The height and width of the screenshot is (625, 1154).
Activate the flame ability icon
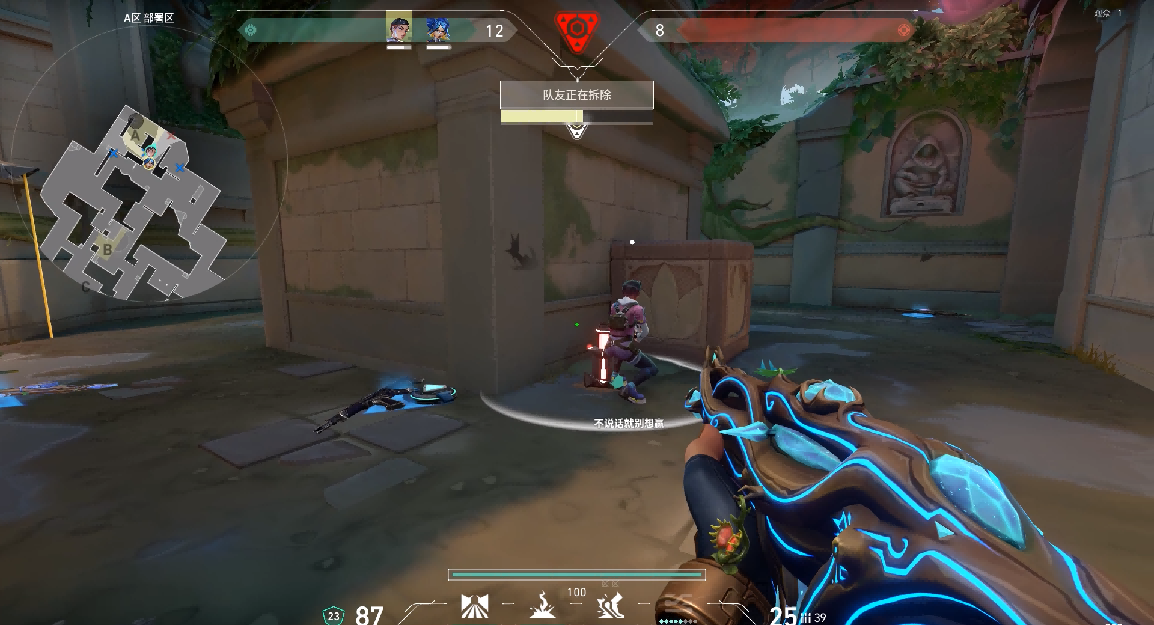click(x=543, y=606)
